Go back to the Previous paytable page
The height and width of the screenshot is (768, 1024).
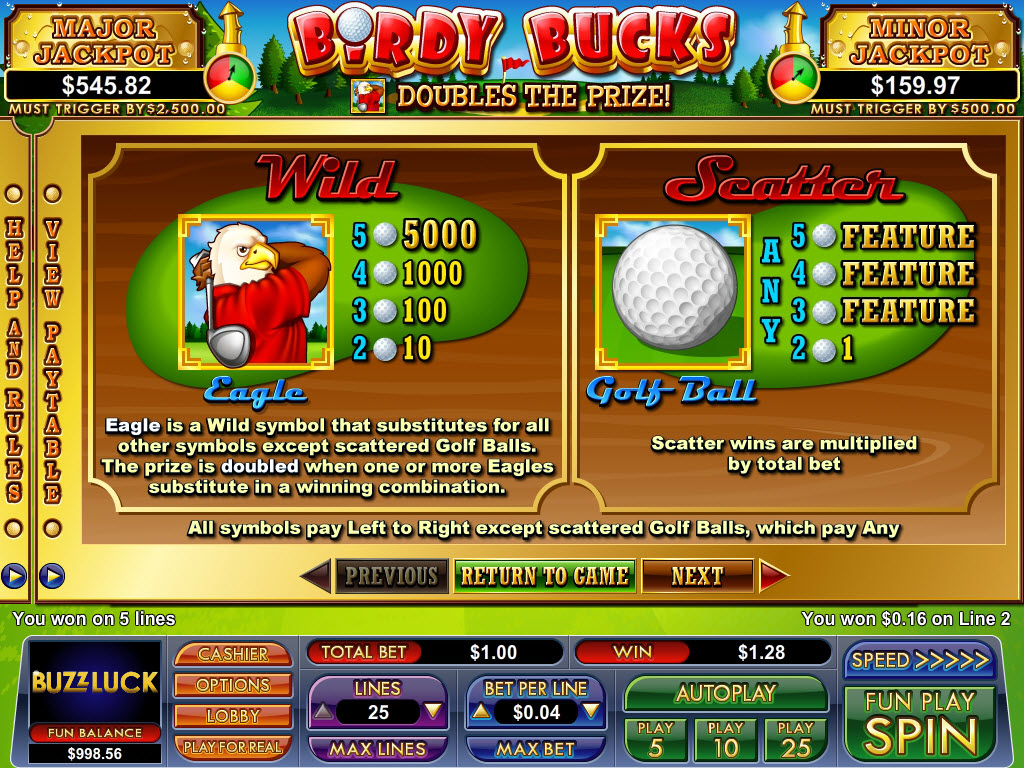point(391,576)
